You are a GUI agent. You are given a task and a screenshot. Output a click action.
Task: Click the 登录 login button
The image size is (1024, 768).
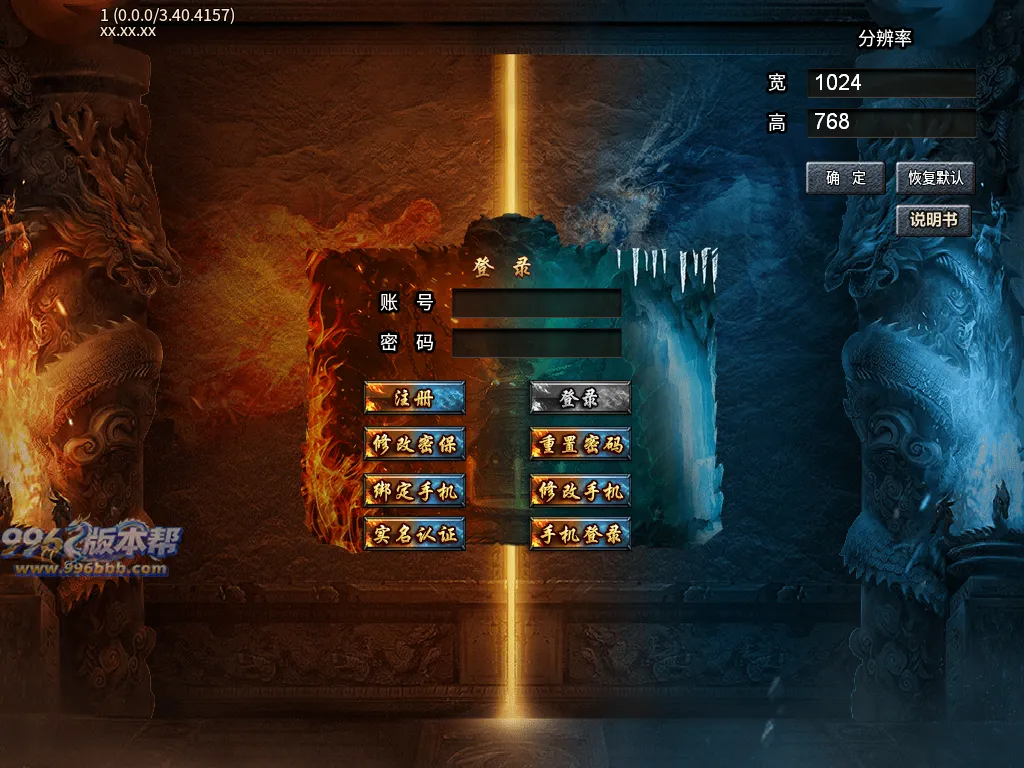click(x=580, y=397)
